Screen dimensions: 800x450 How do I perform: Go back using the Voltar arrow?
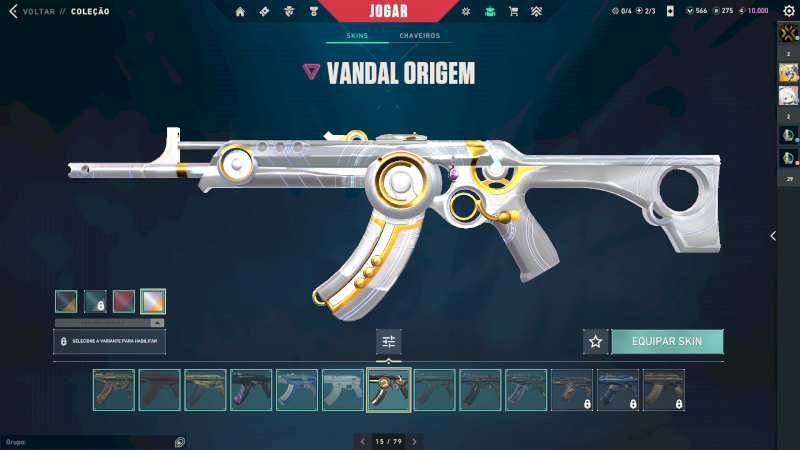13,11
